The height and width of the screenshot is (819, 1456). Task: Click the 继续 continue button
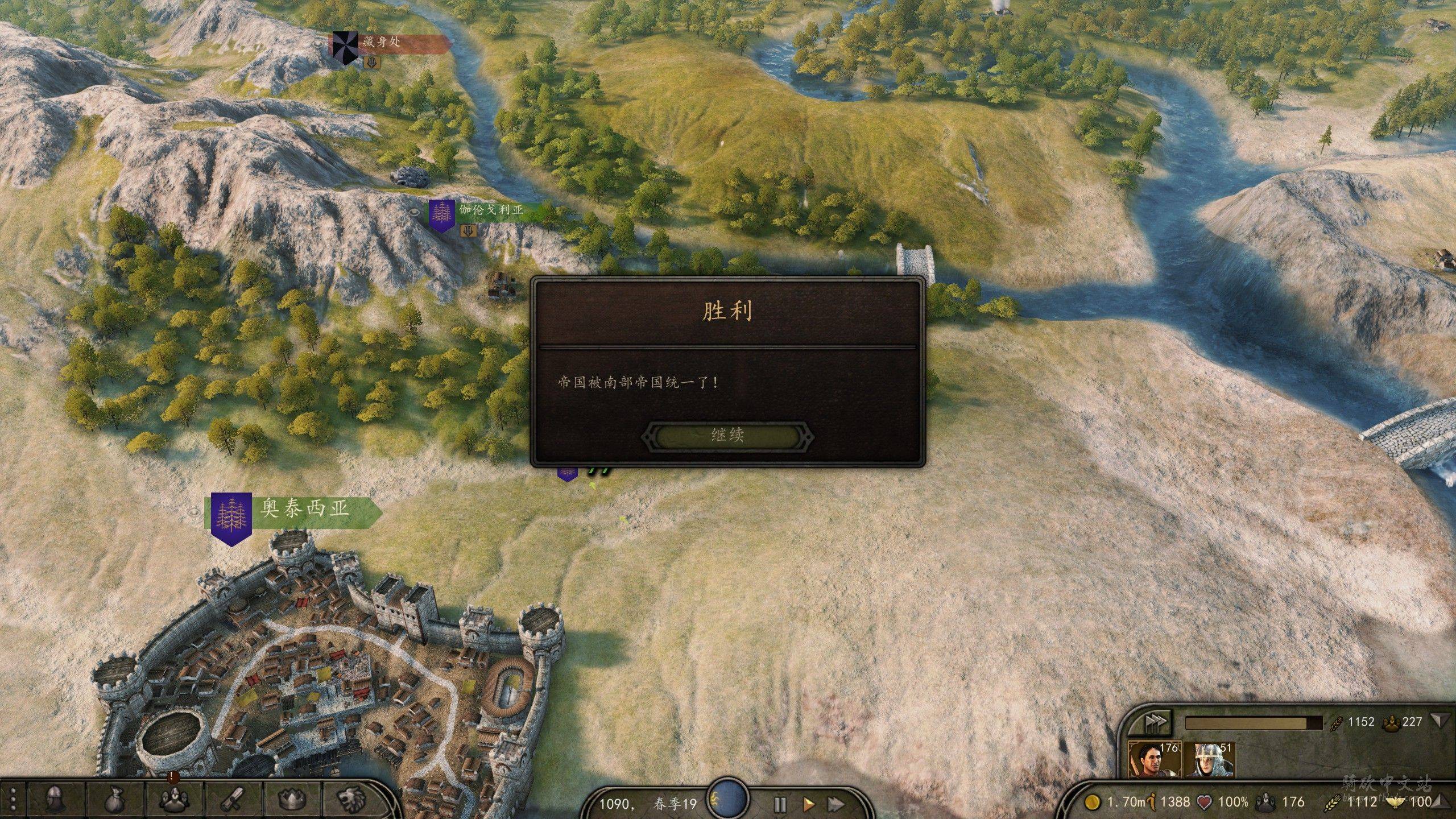(727, 436)
